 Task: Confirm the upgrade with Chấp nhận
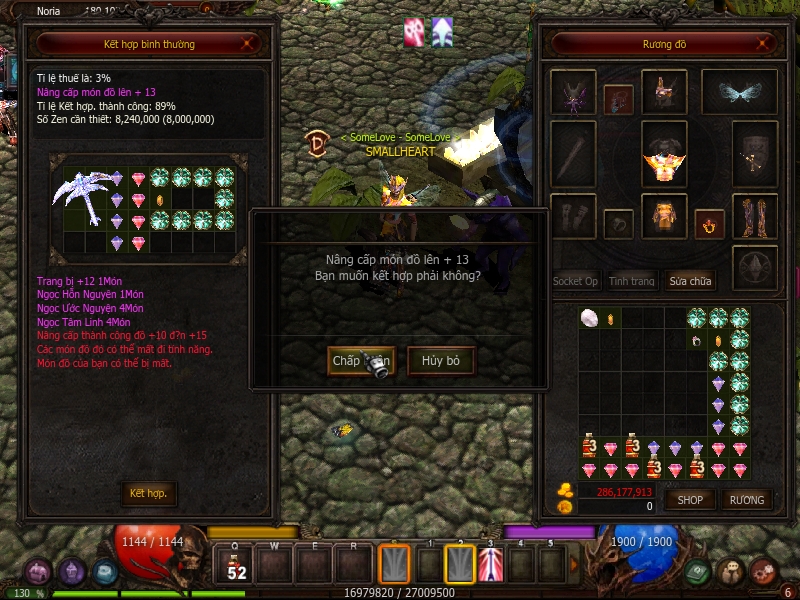(x=361, y=360)
